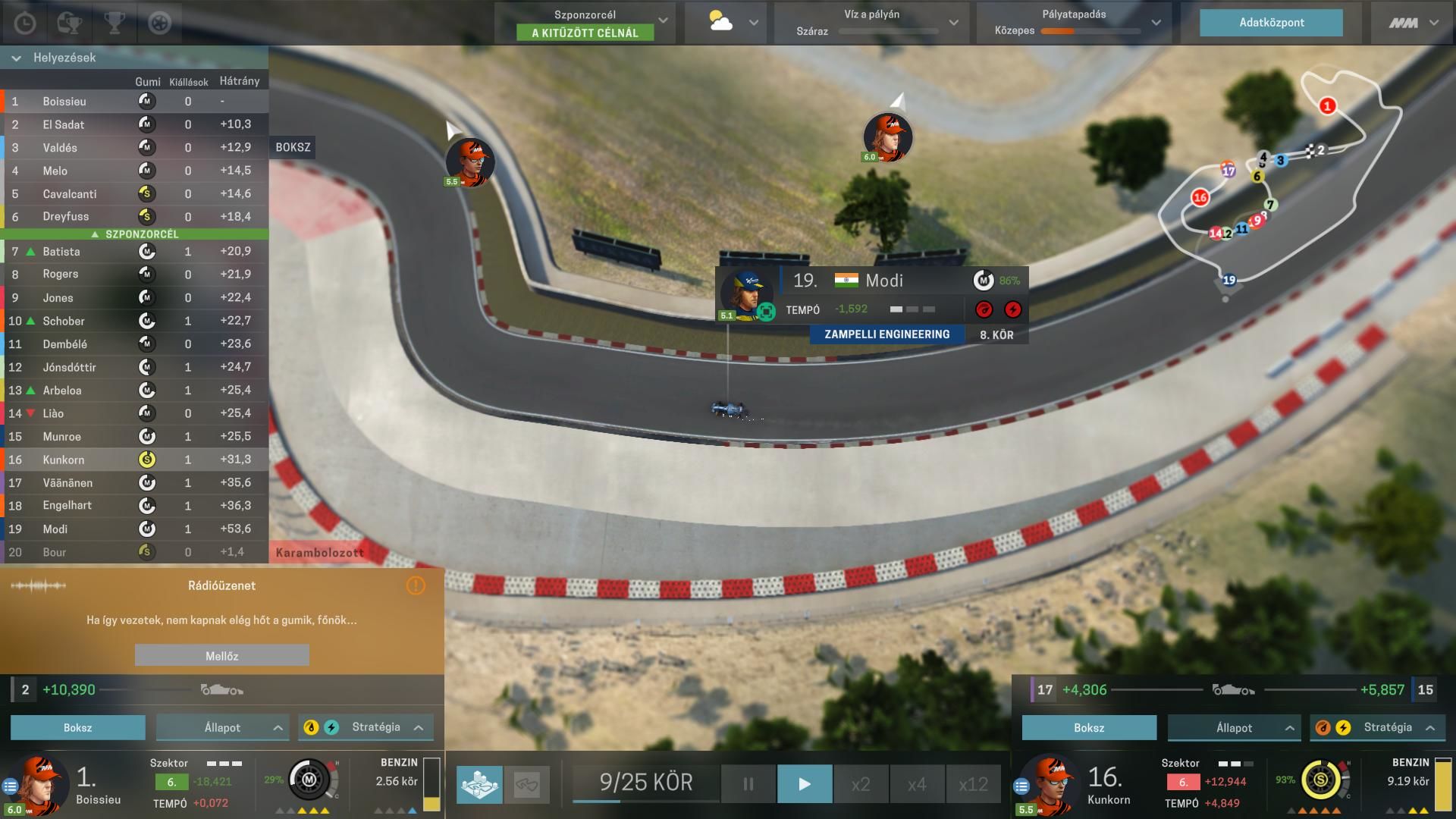
Task: Pause the race simulation
Action: tap(748, 783)
